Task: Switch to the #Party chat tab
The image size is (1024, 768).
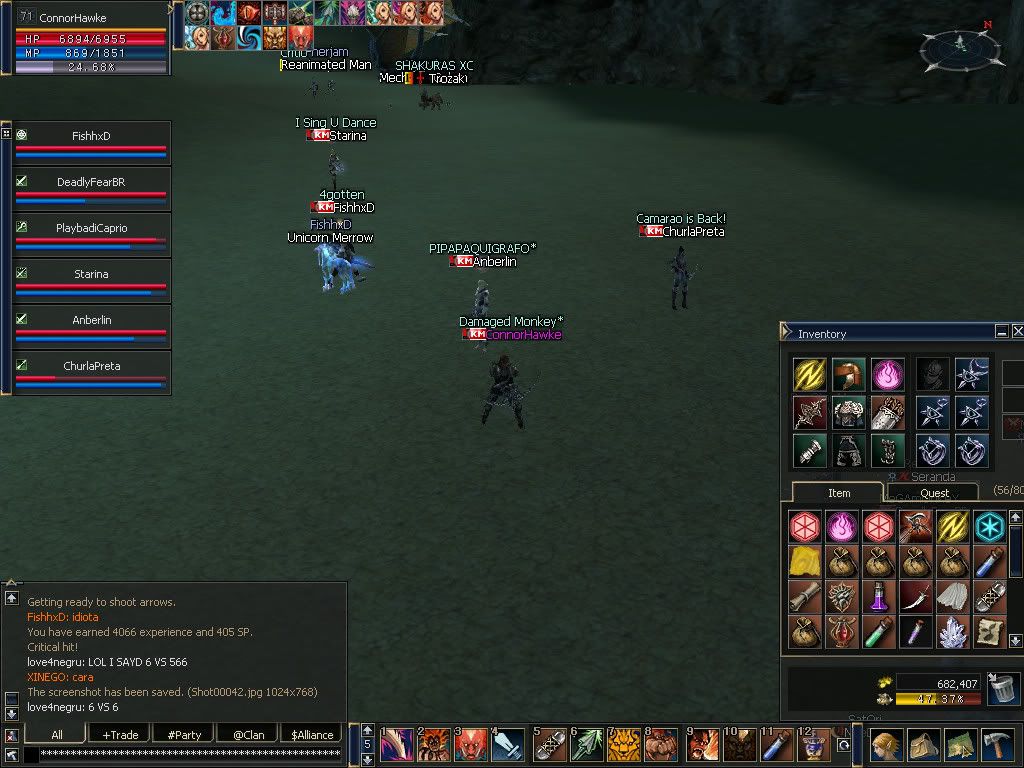Action: pyautogui.click(x=183, y=735)
